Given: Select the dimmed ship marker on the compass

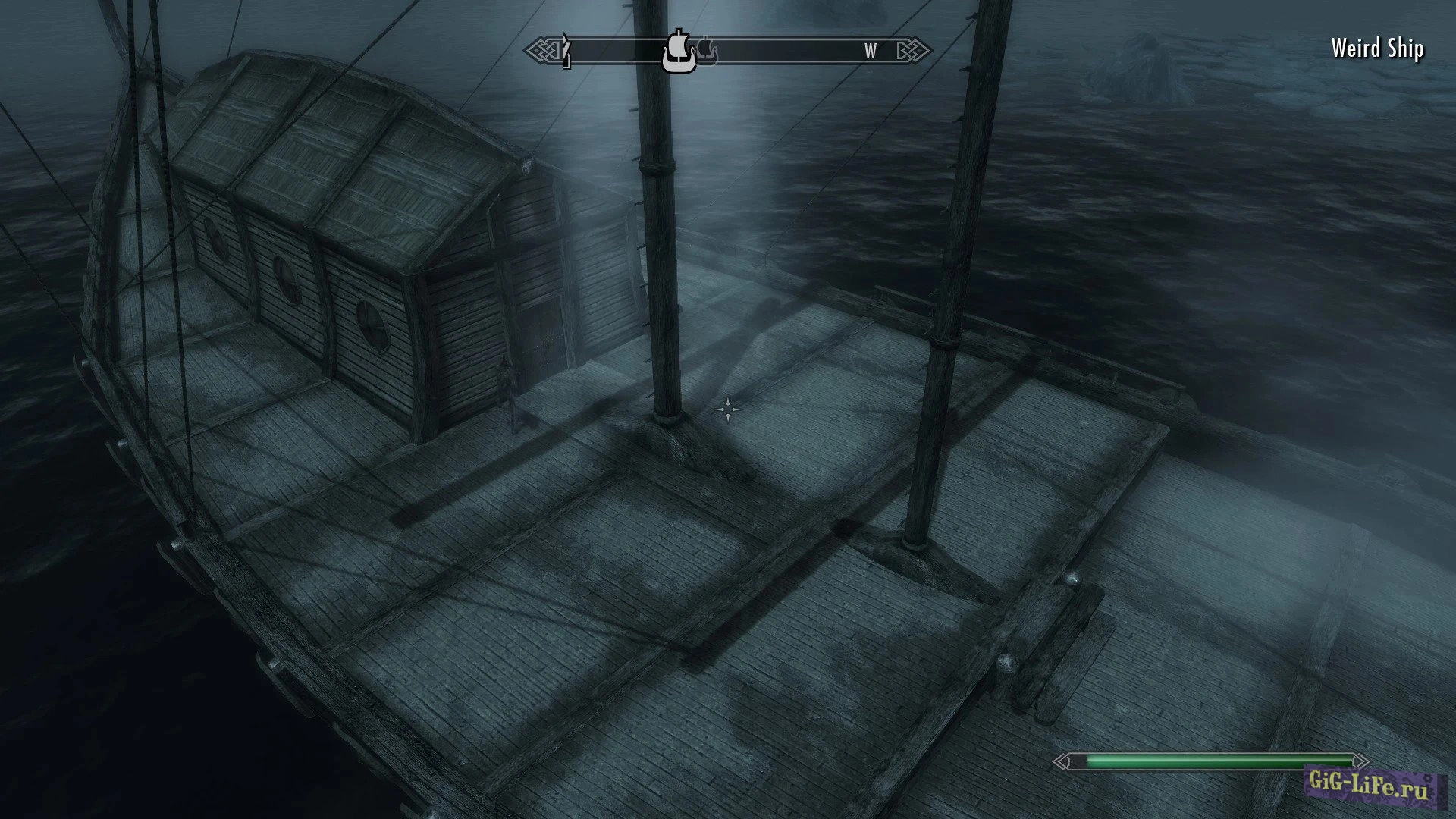Looking at the screenshot, I should click(x=707, y=52).
